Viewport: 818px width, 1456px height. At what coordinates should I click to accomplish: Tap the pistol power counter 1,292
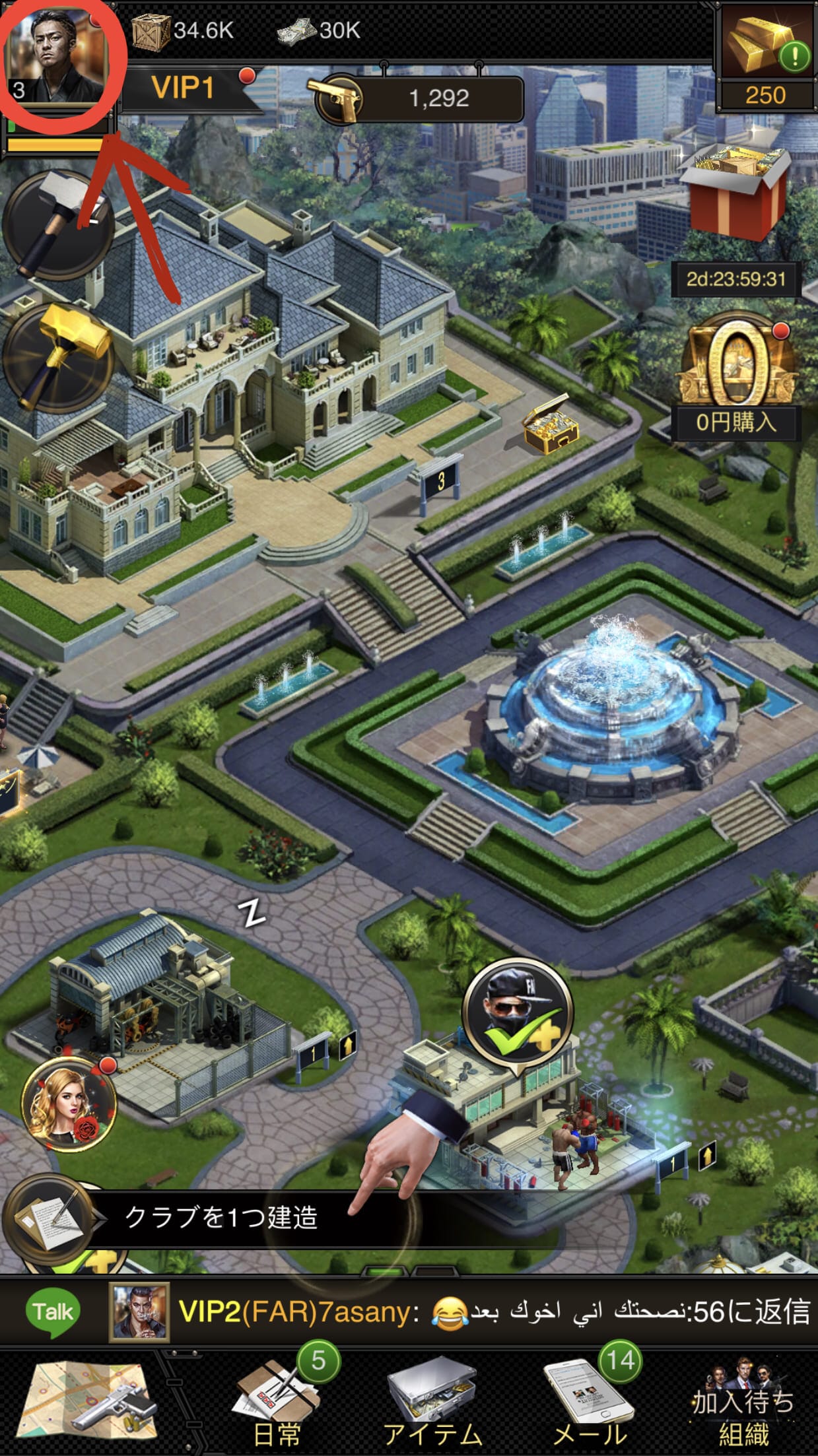point(420,99)
